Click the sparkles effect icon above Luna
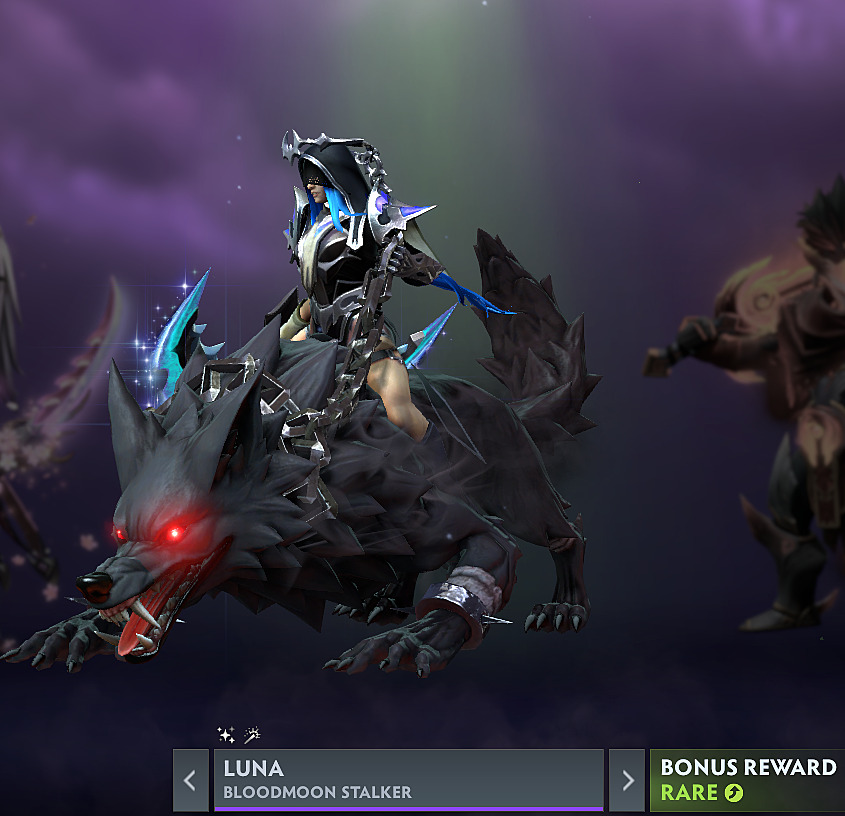845x816 pixels. pos(226,735)
